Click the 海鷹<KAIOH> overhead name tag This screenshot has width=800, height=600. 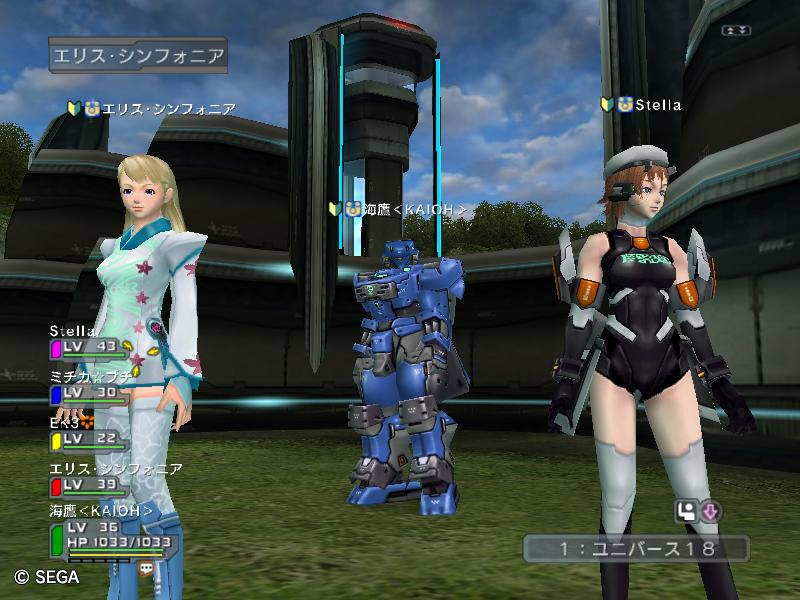(x=398, y=210)
